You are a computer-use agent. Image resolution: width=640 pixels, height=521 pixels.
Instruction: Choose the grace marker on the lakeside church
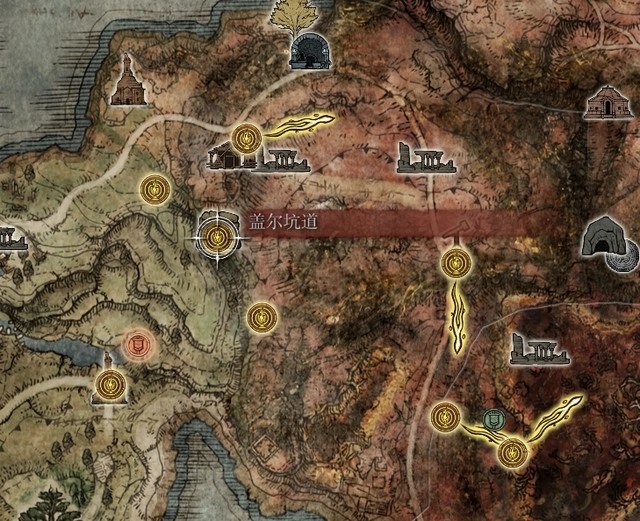110,382
